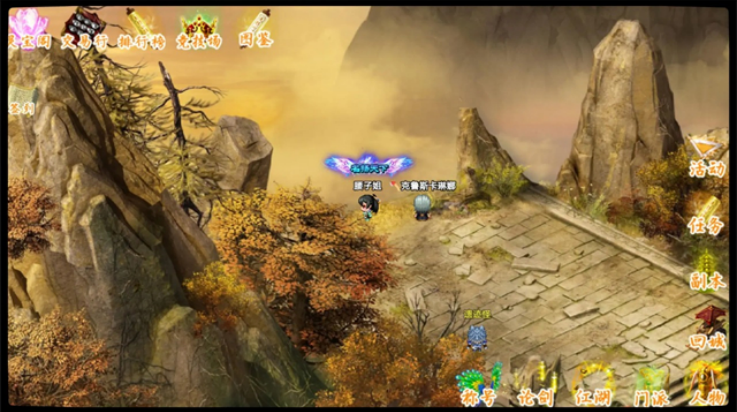This screenshot has height=412, width=737.
Task: Enter the 竞技场 arena
Action: [x=198, y=29]
